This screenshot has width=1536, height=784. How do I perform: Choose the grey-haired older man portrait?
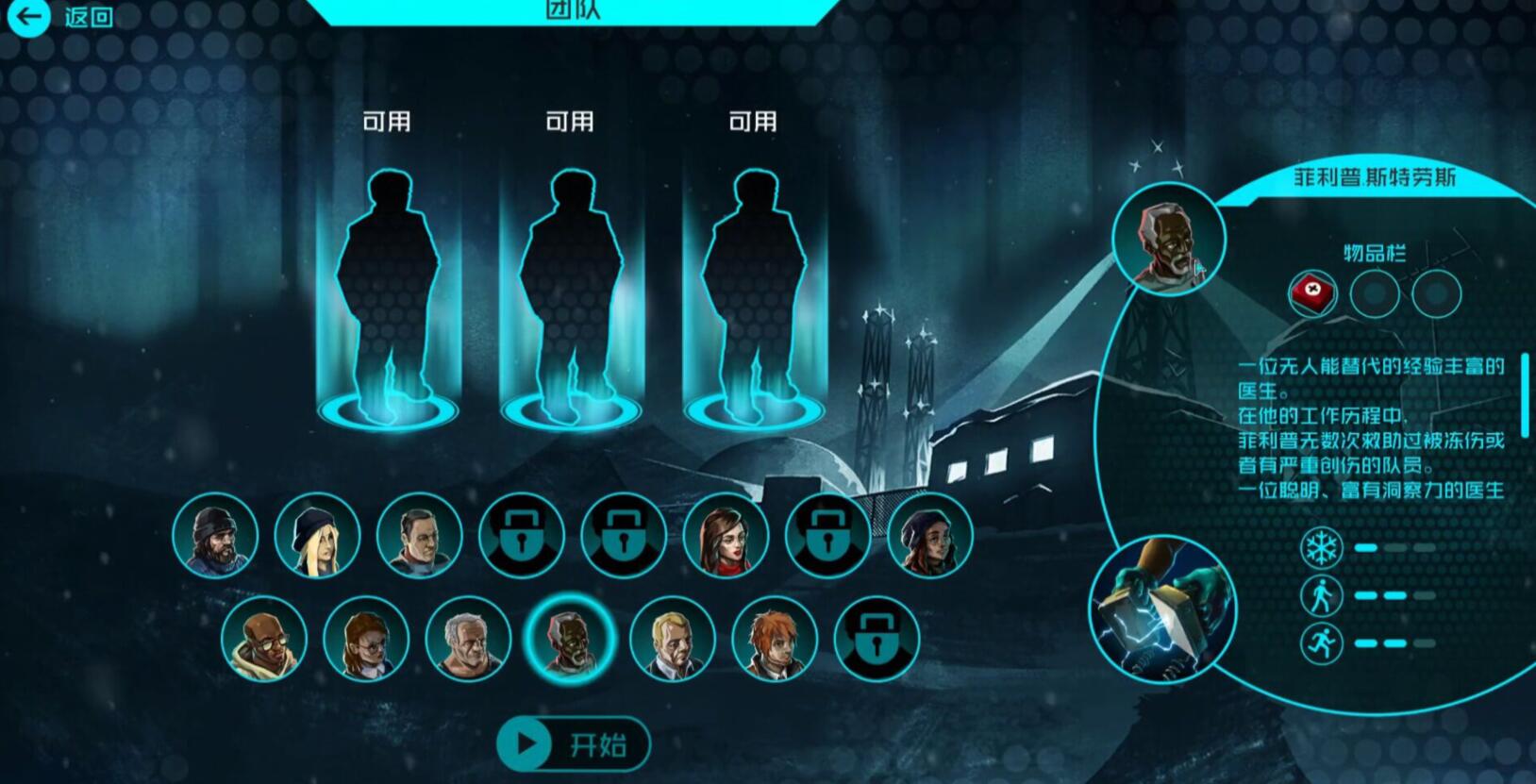(468, 639)
